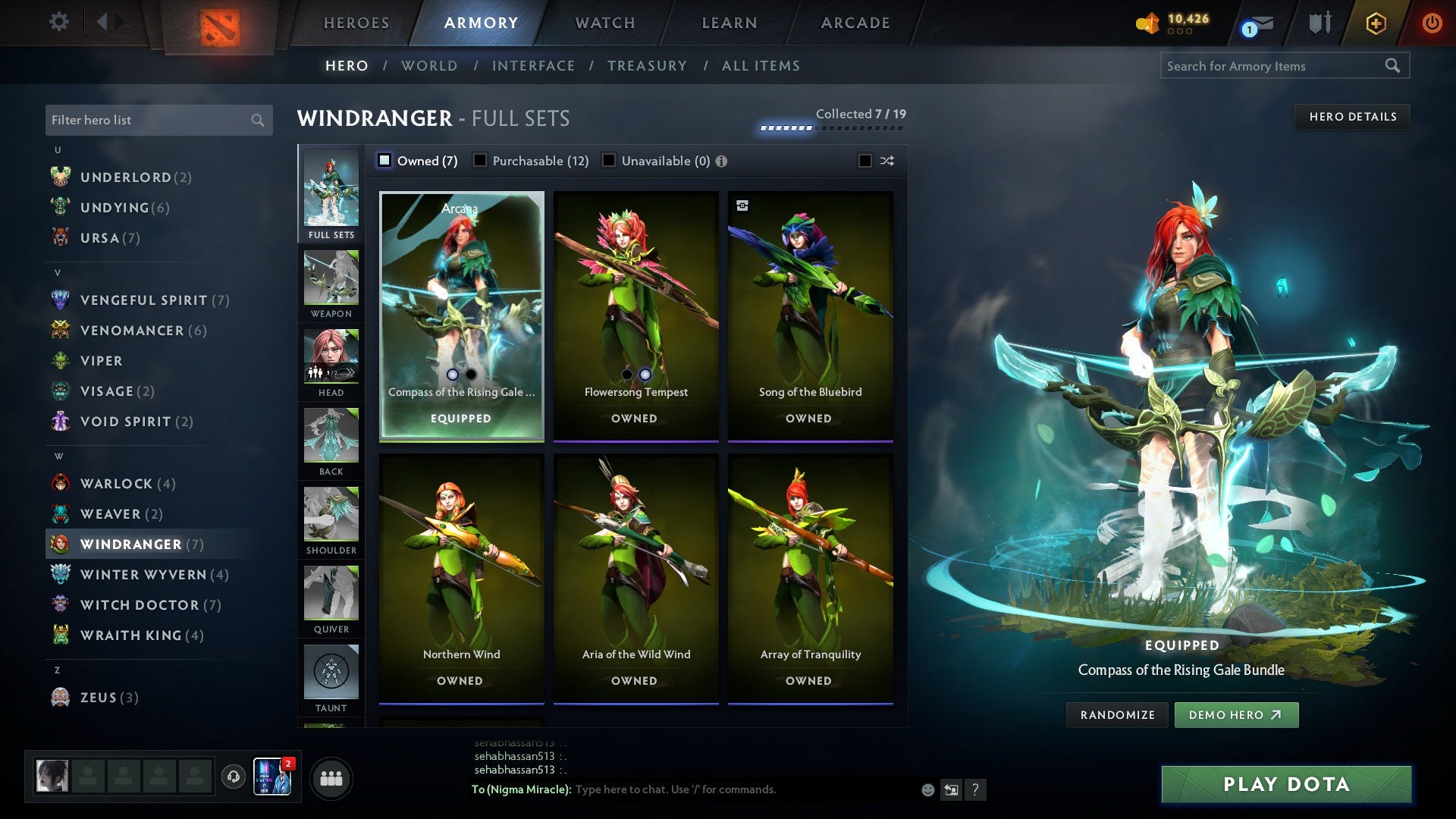Choose the Northern Wind set card
The width and height of the screenshot is (1456, 819).
(x=461, y=578)
